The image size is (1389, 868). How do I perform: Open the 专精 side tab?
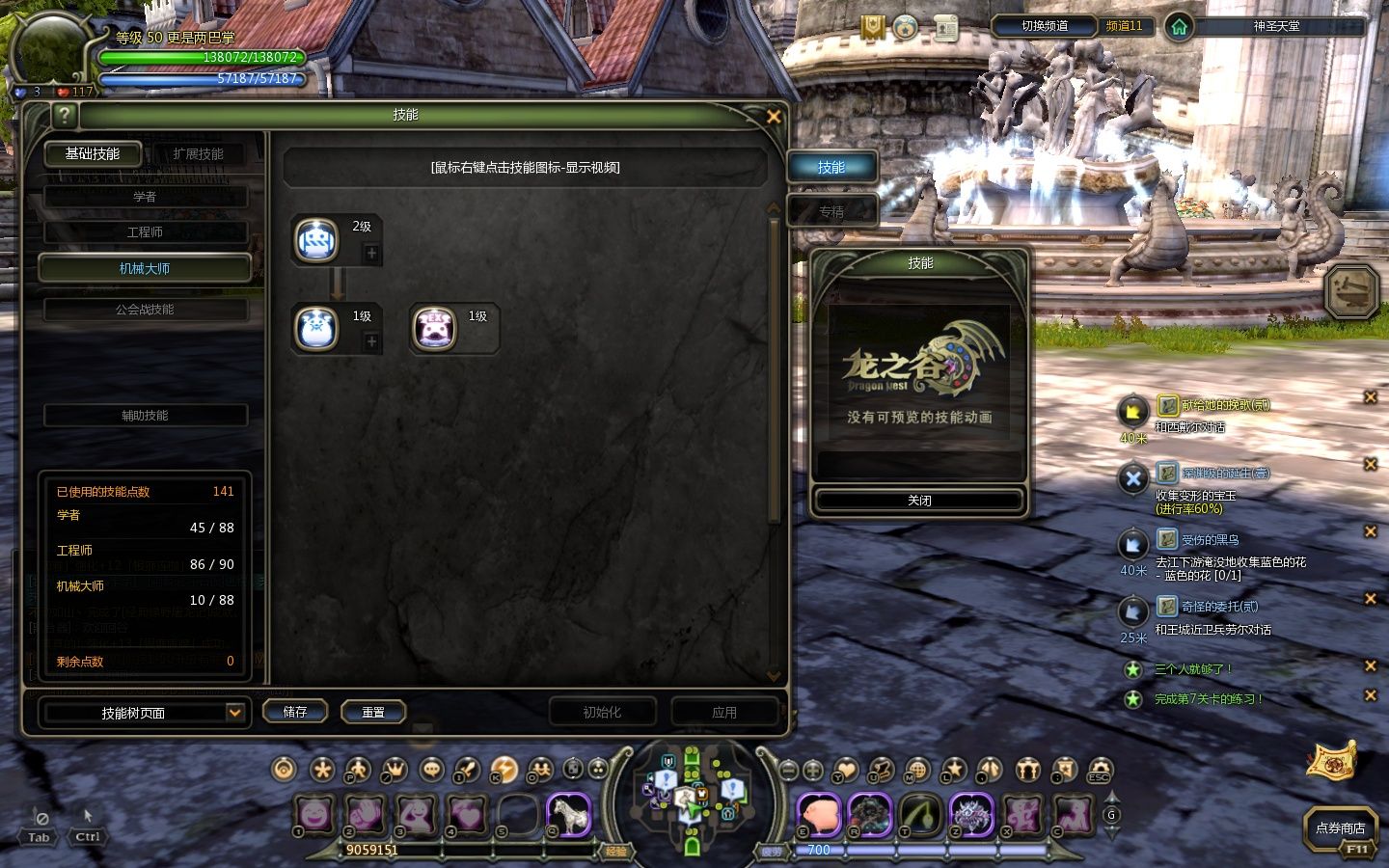click(831, 211)
